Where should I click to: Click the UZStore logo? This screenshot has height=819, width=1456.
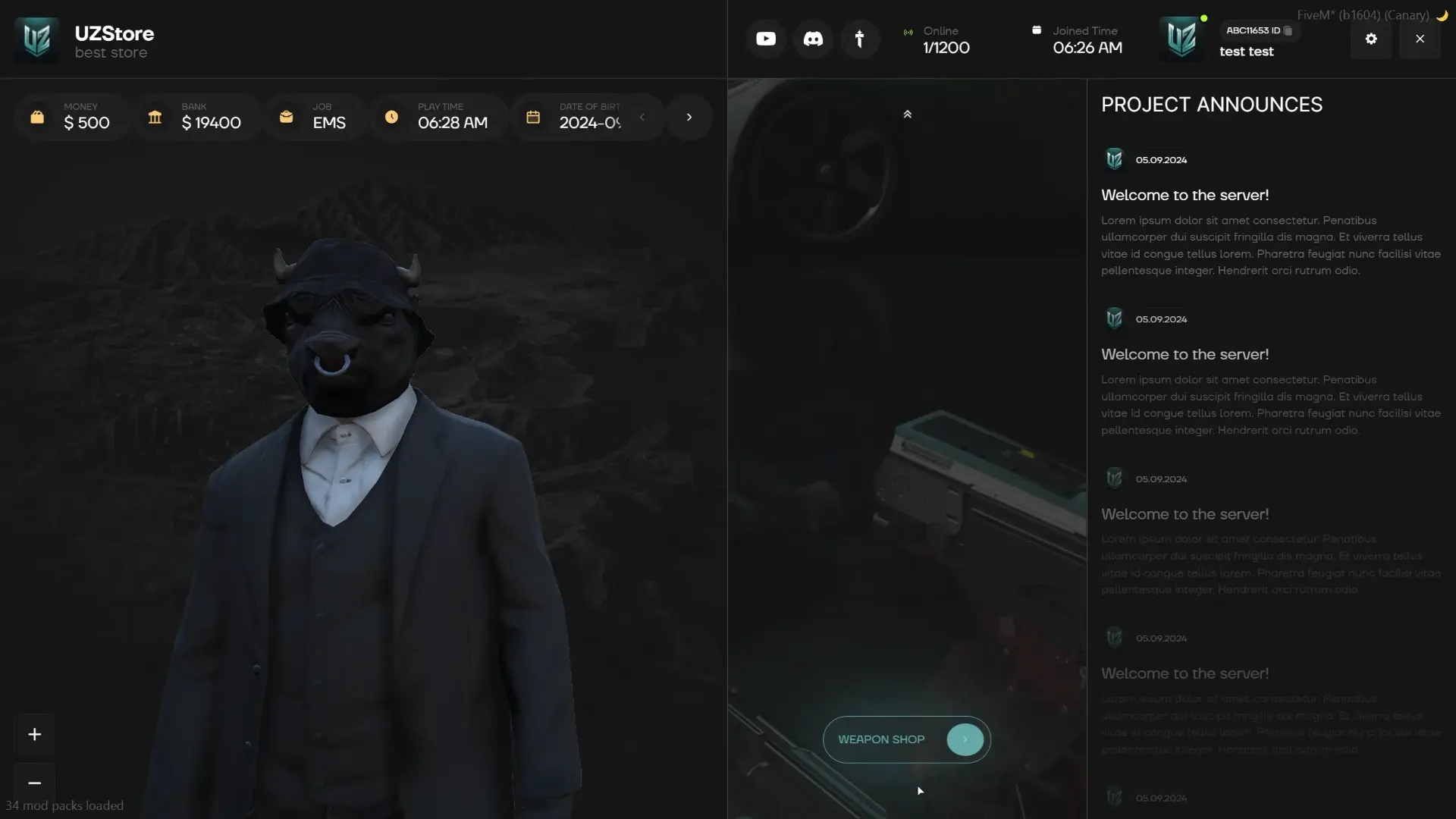[36, 39]
